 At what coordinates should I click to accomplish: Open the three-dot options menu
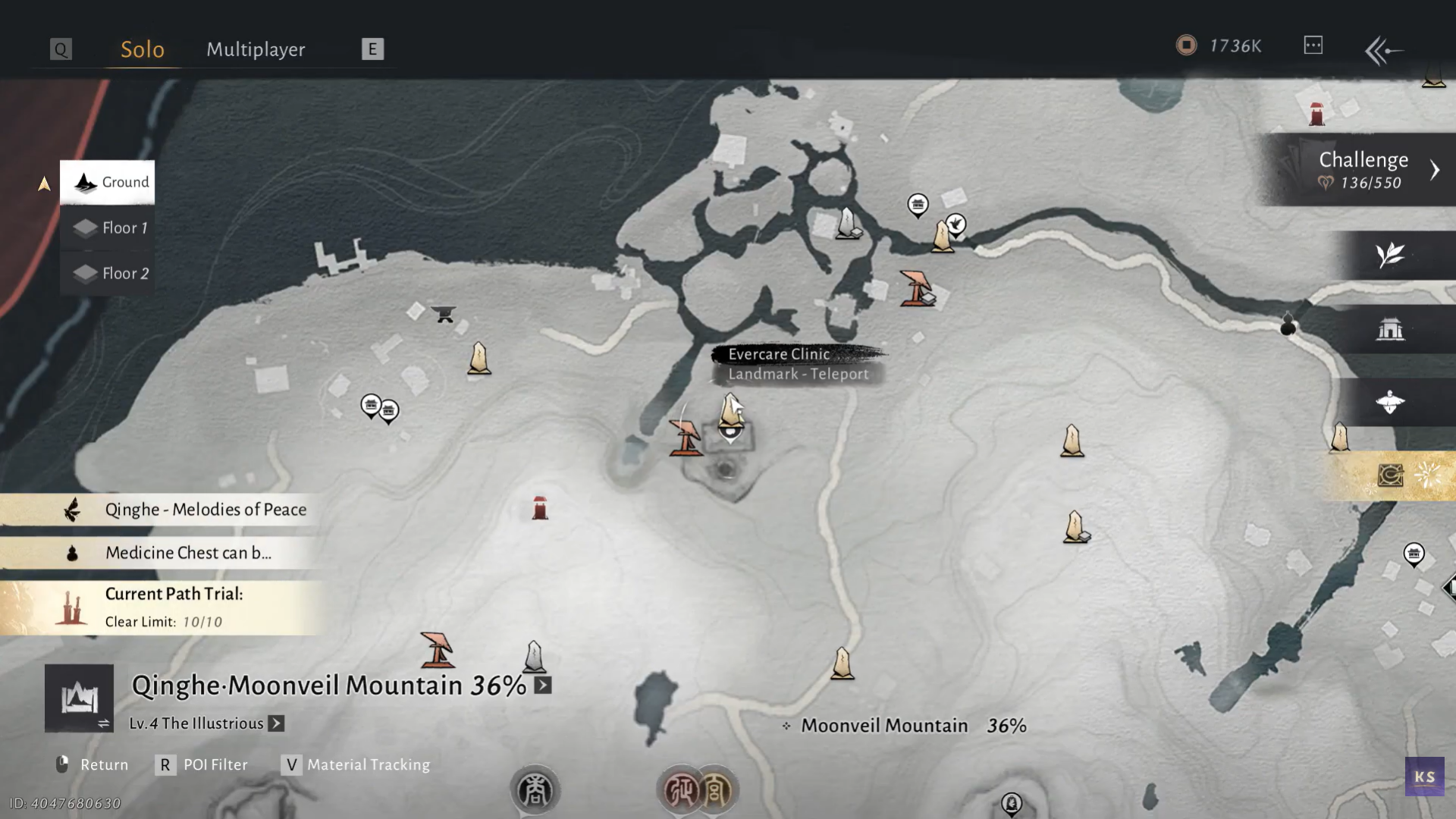(x=1313, y=45)
